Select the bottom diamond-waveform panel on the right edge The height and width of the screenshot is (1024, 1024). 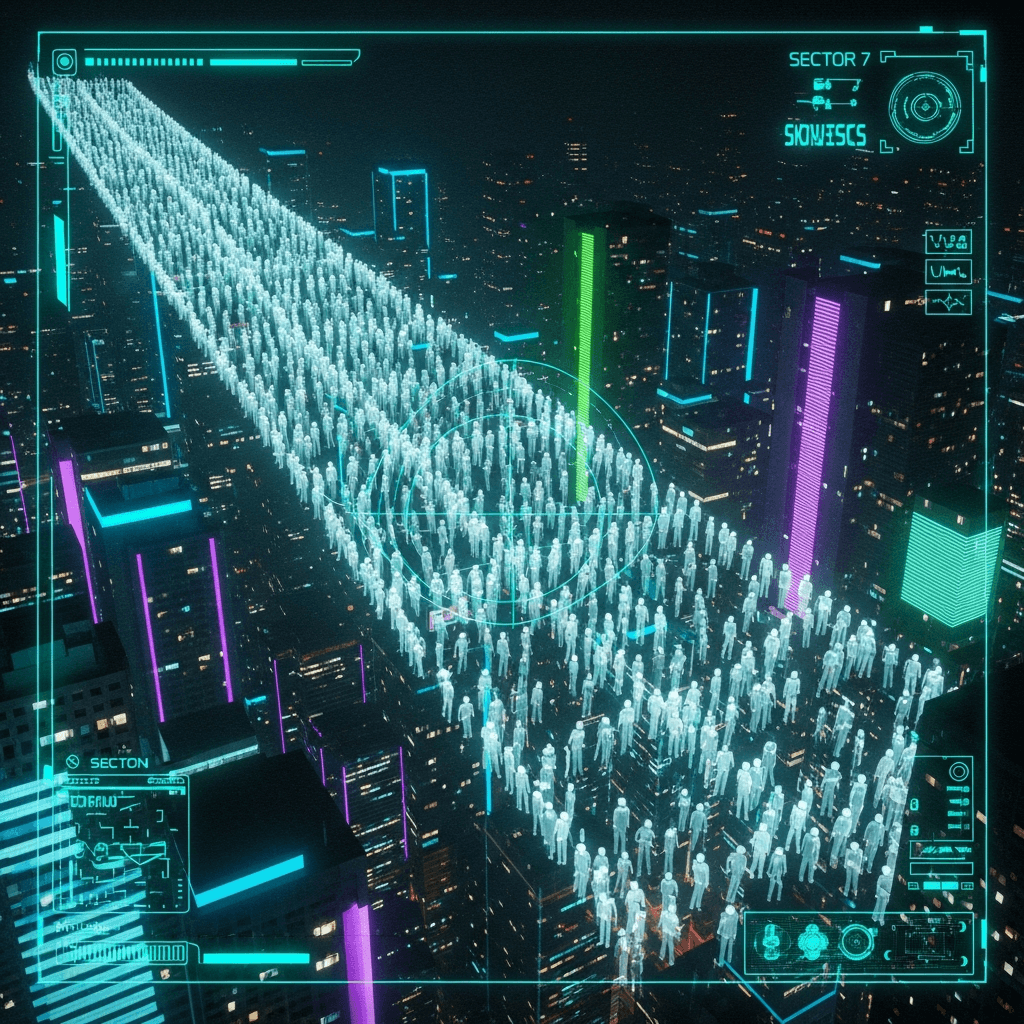point(948,301)
